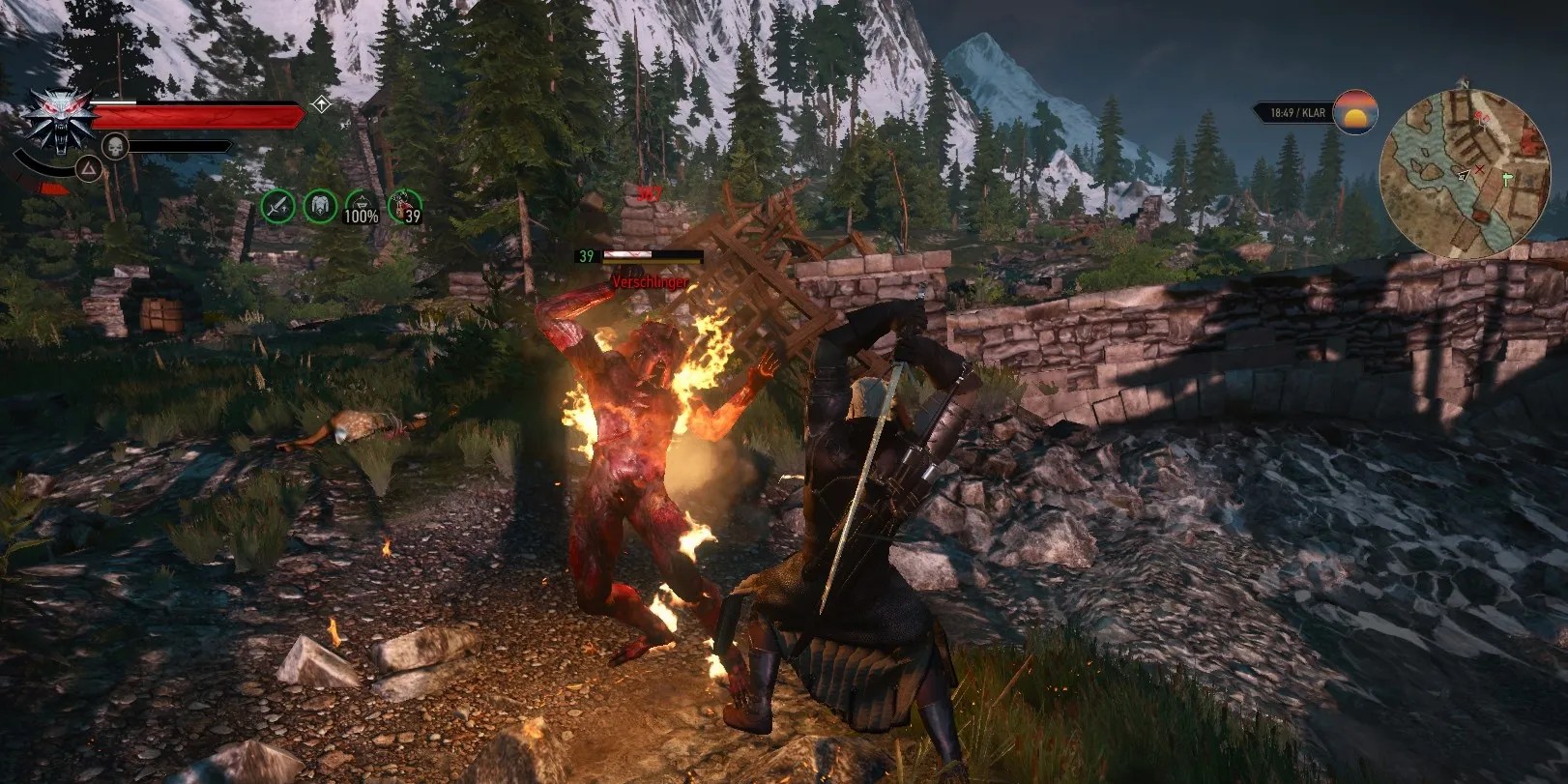Click the 100% buff icon
Viewport: 1568px width, 784px height.
(x=361, y=206)
